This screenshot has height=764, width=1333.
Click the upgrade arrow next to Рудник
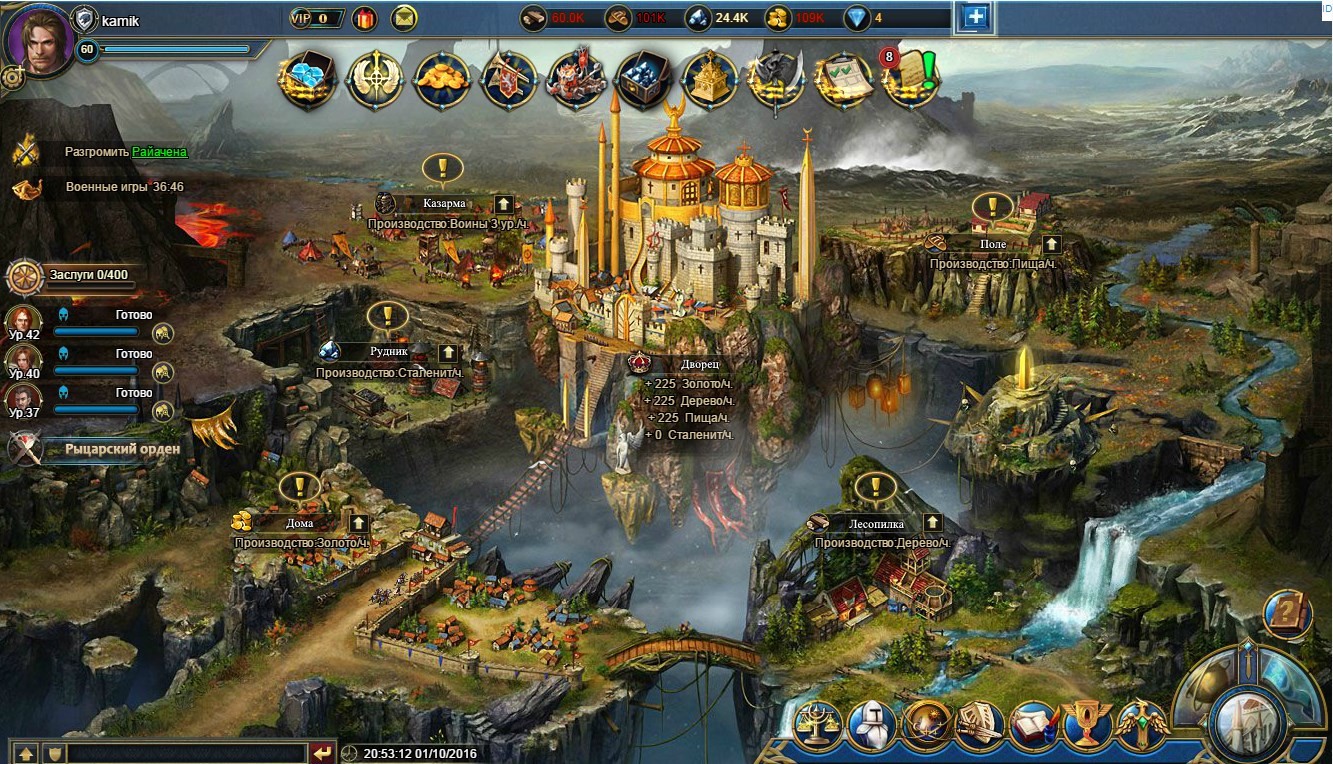click(448, 352)
